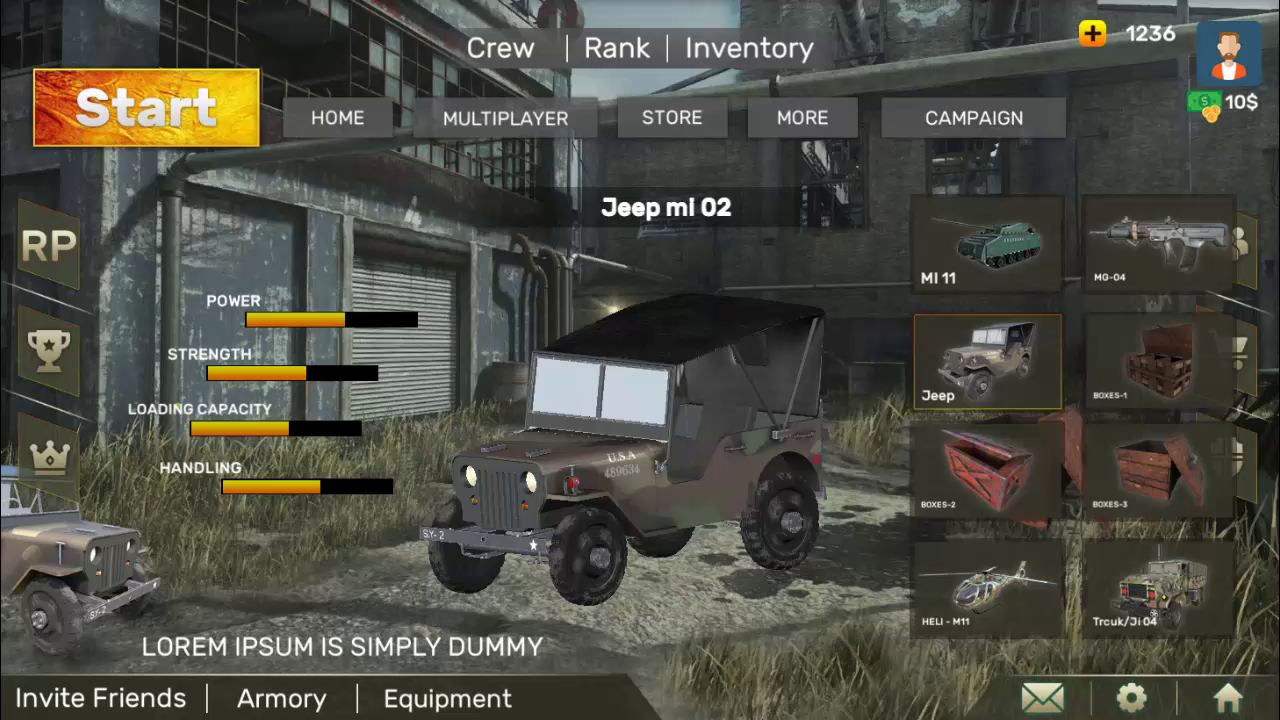1280x720 pixels.
Task: Open the MORE menu
Action: coord(802,118)
